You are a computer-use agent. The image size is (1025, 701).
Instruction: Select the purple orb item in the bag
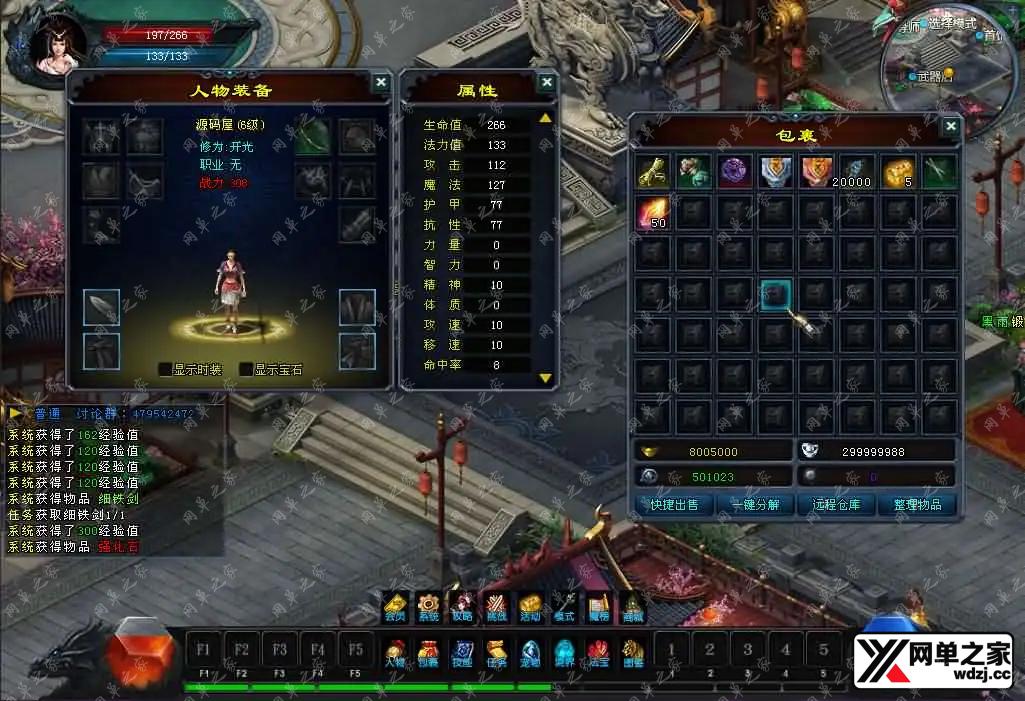coord(736,171)
